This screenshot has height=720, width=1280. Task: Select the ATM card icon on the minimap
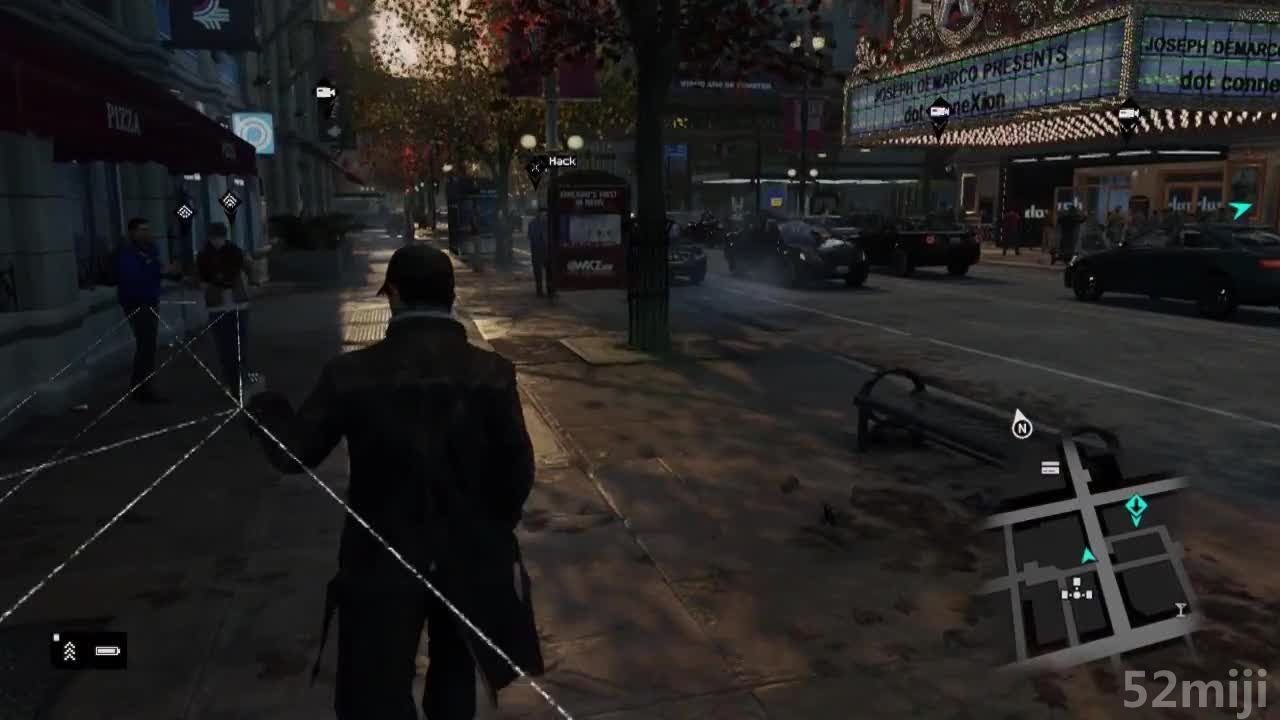pyautogui.click(x=1050, y=467)
